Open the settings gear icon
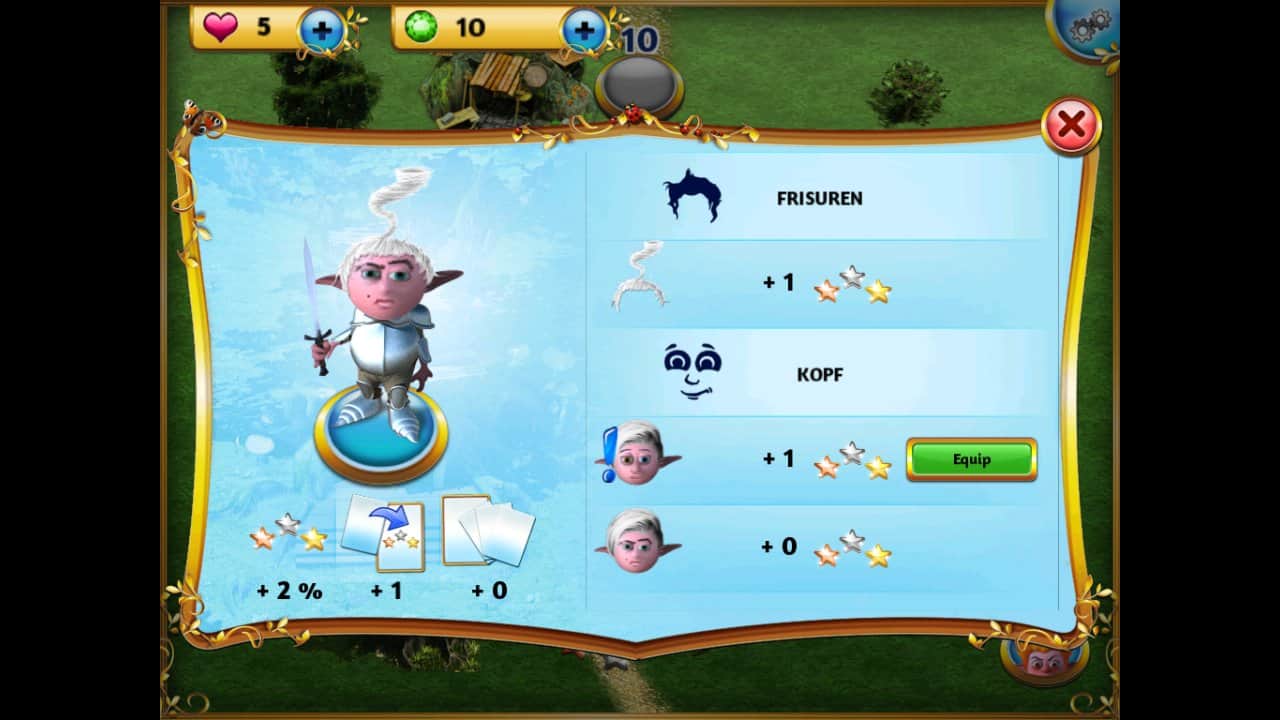 pyautogui.click(x=1087, y=27)
